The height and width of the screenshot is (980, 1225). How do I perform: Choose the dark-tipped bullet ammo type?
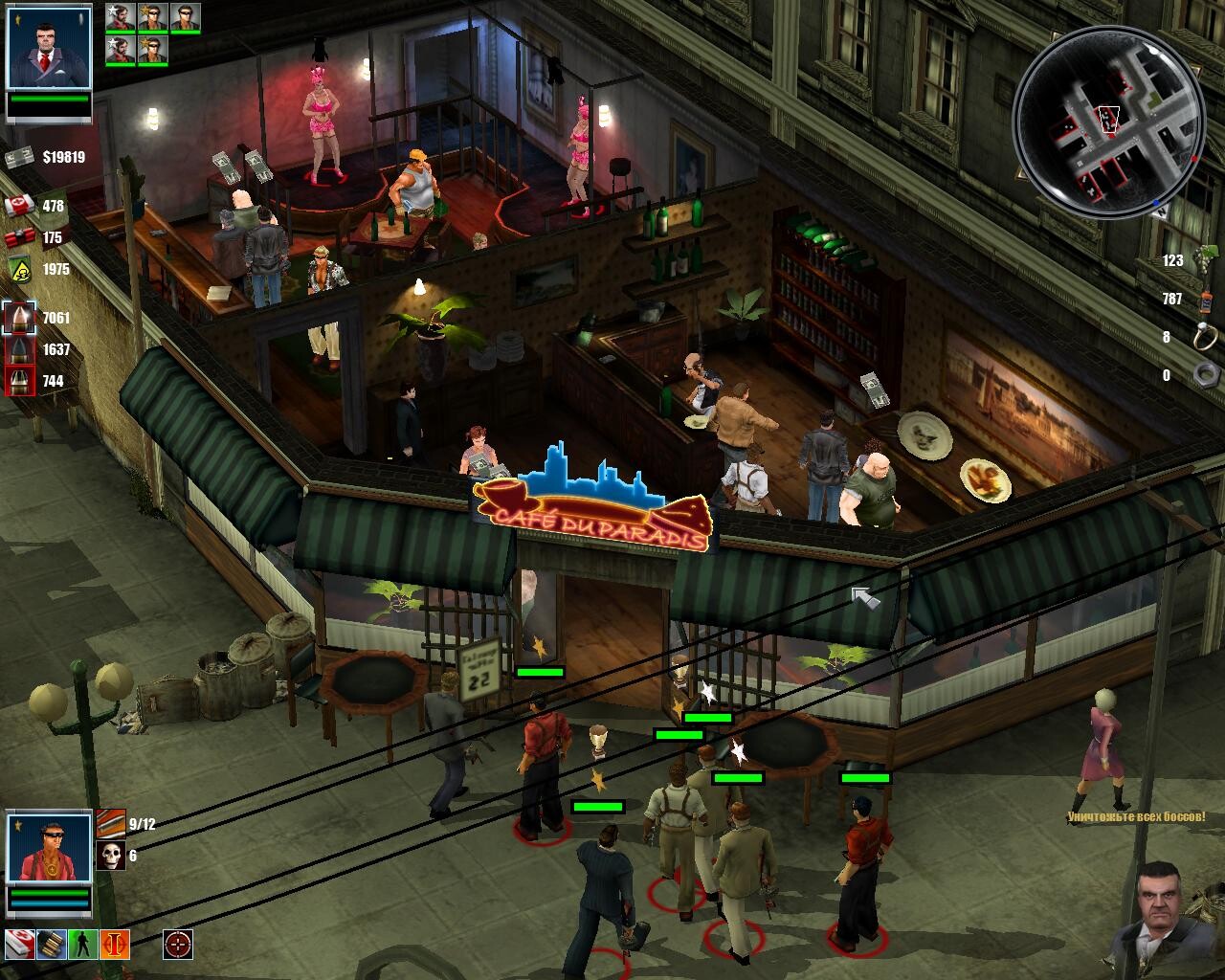tap(19, 349)
